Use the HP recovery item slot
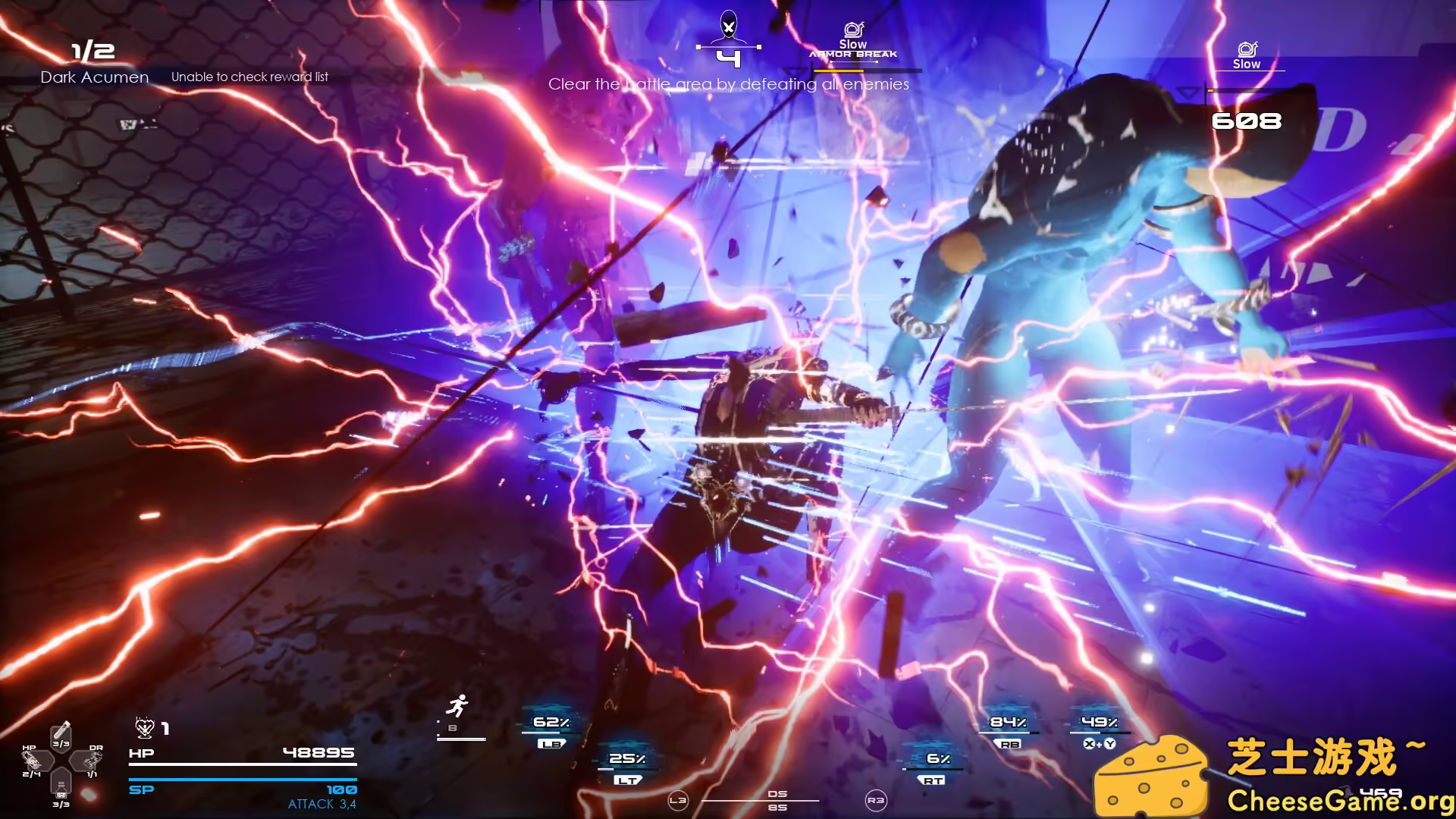This screenshot has width=1456, height=819. pos(33,760)
